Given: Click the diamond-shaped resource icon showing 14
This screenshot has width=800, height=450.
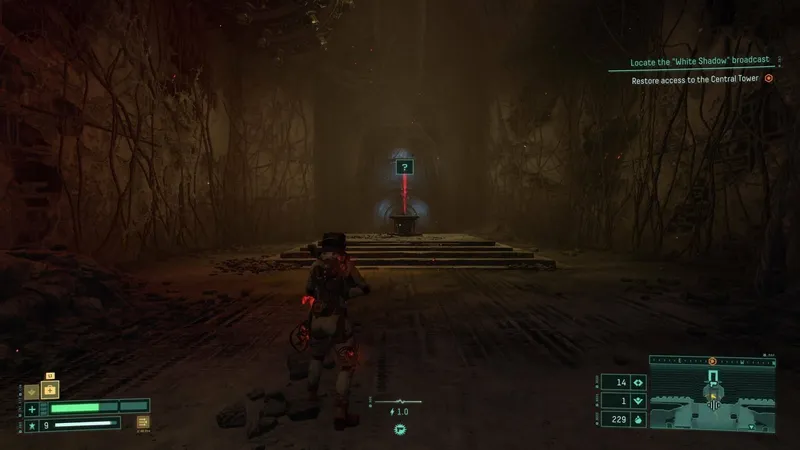Looking at the screenshot, I should tap(636, 381).
